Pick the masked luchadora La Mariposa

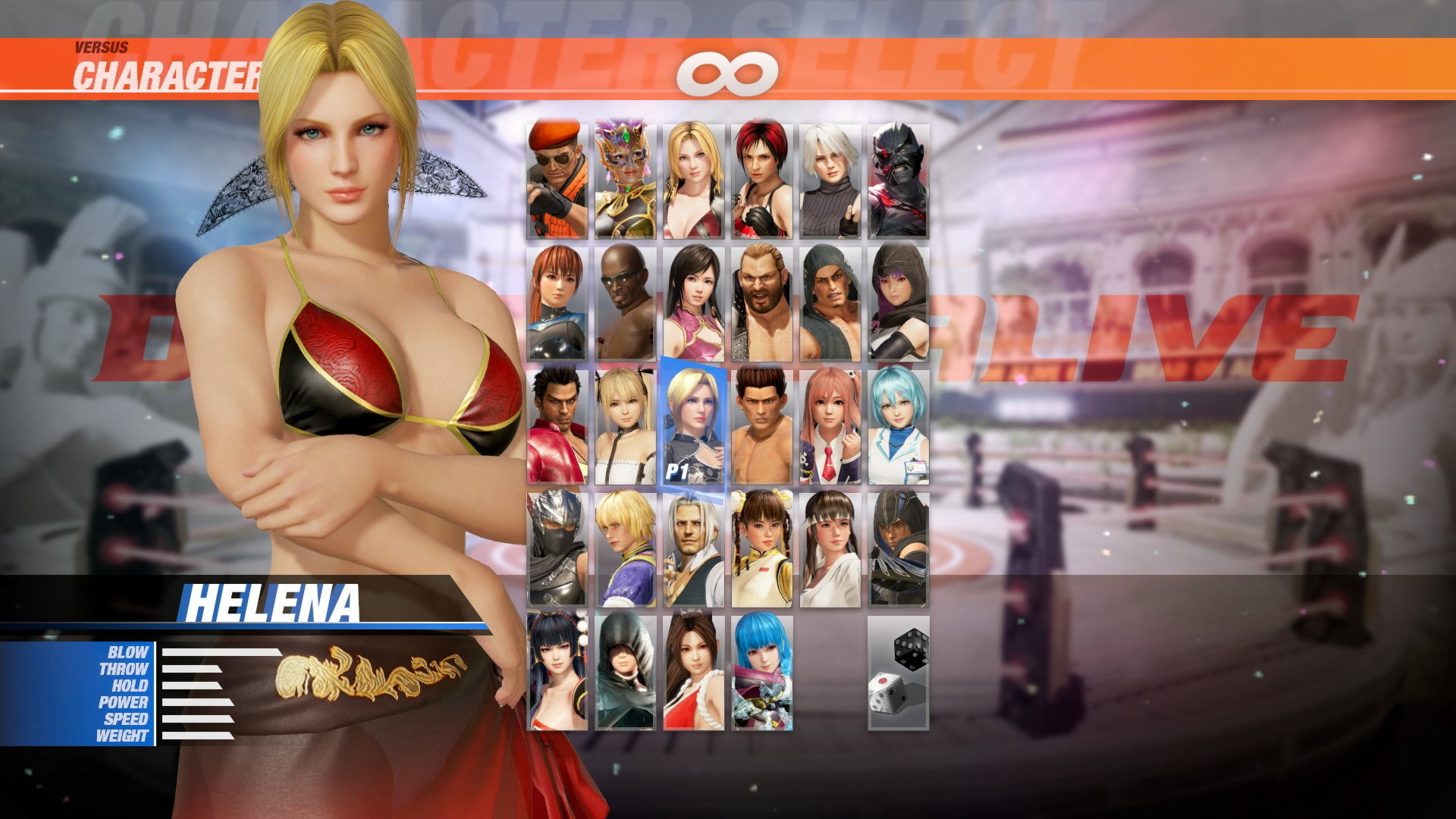pos(626,182)
